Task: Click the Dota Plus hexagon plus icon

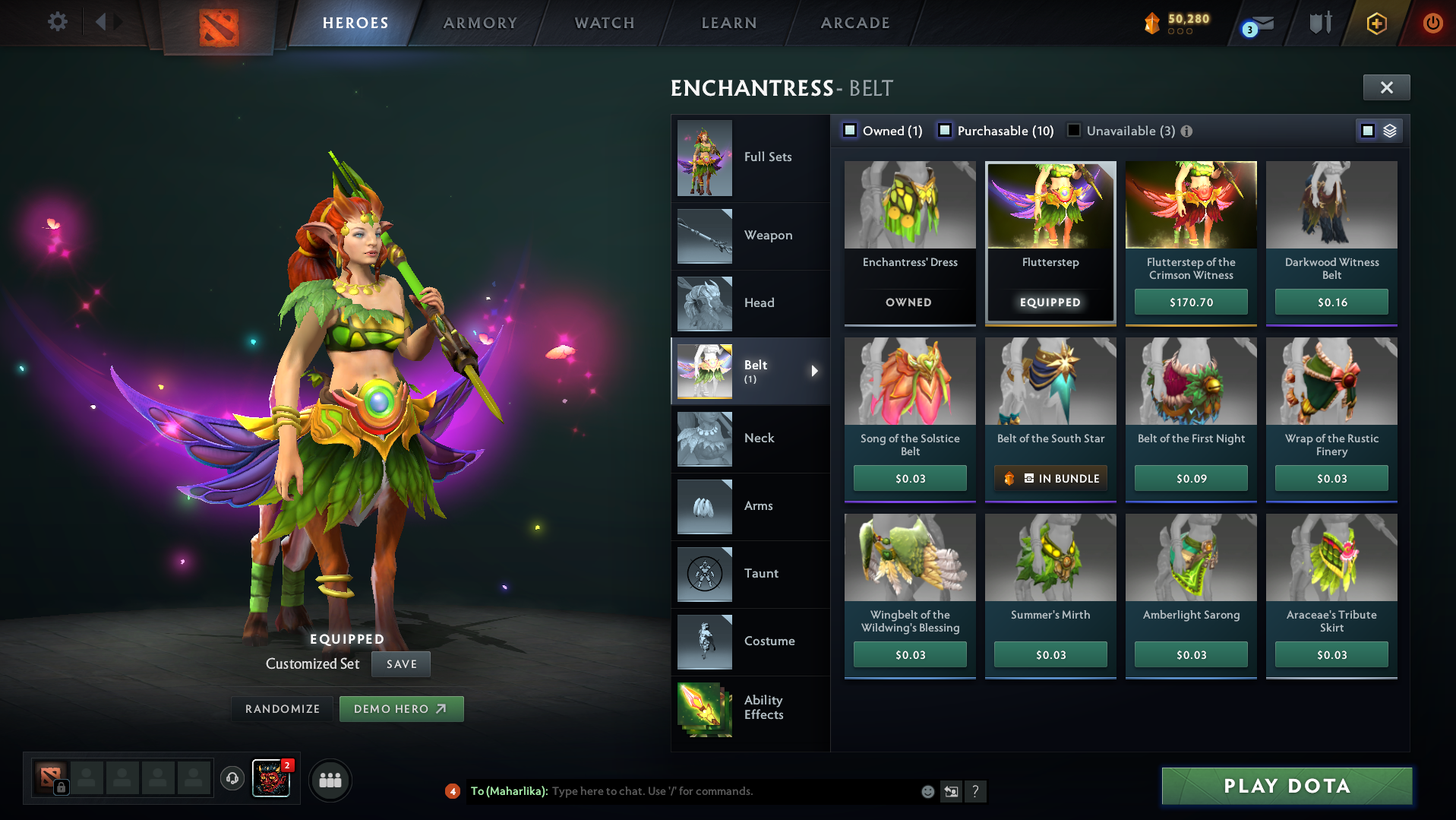Action: [x=1376, y=23]
